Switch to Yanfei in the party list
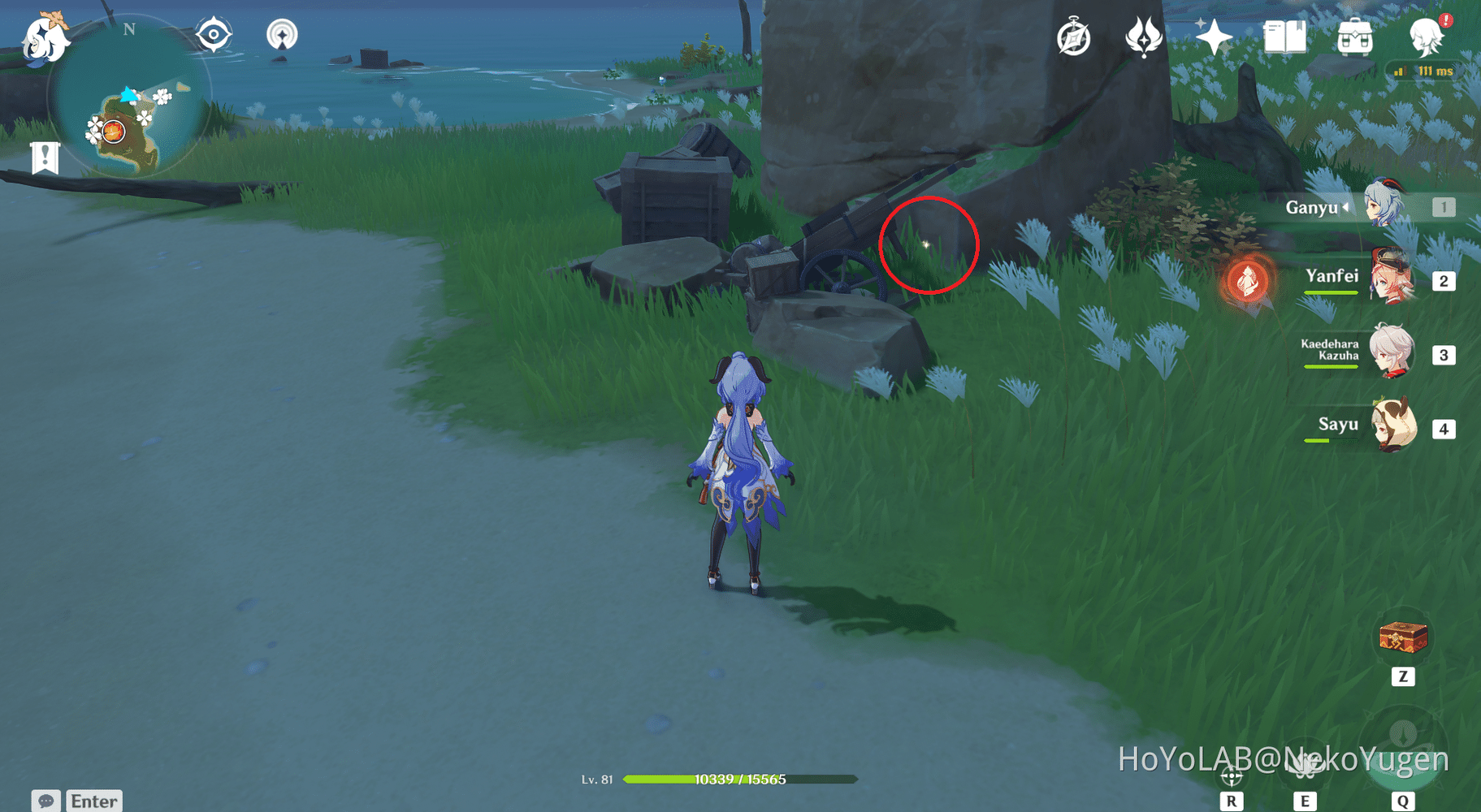This screenshot has height=812, width=1481. point(1390,280)
